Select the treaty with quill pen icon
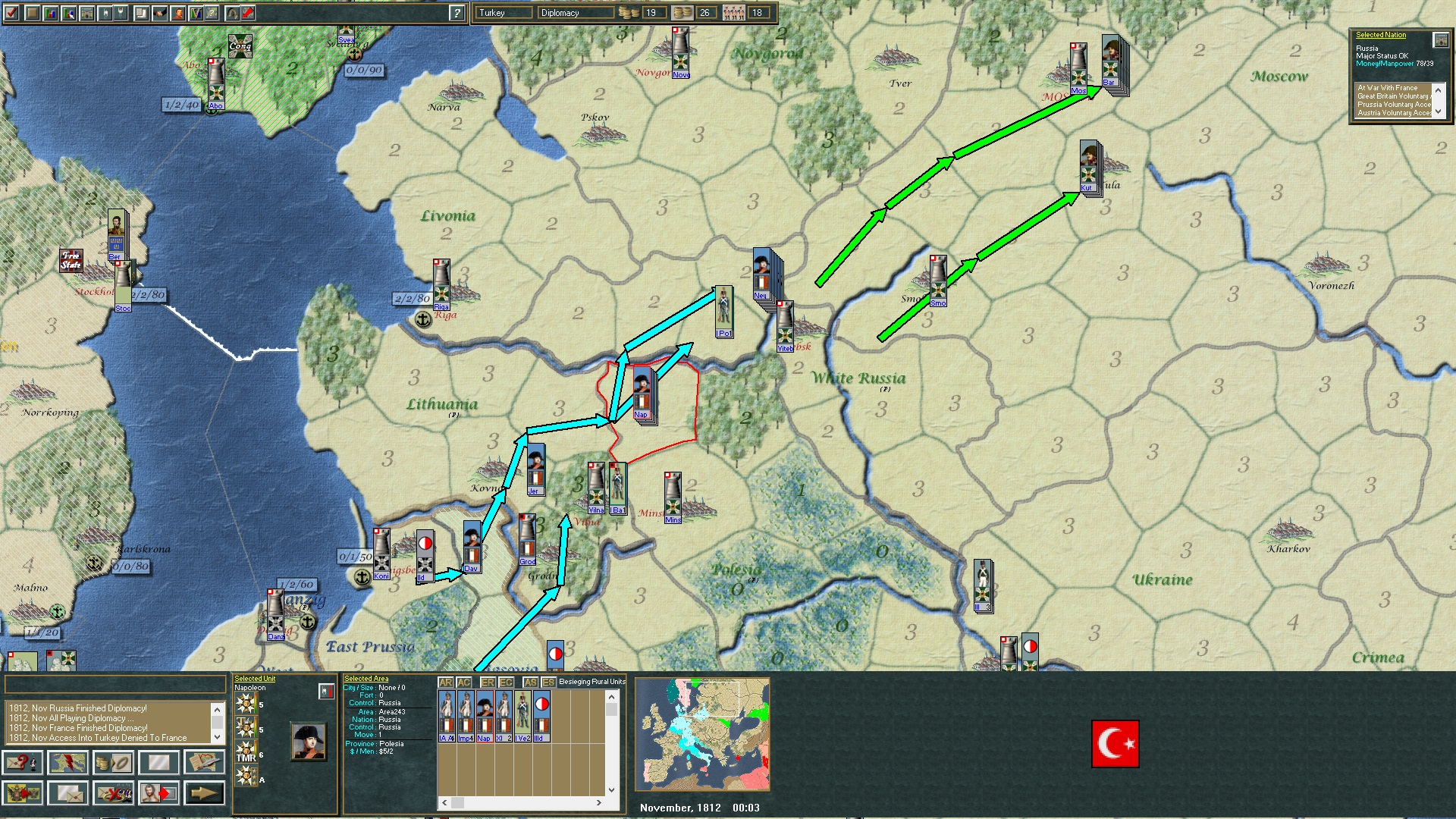 pos(203,763)
